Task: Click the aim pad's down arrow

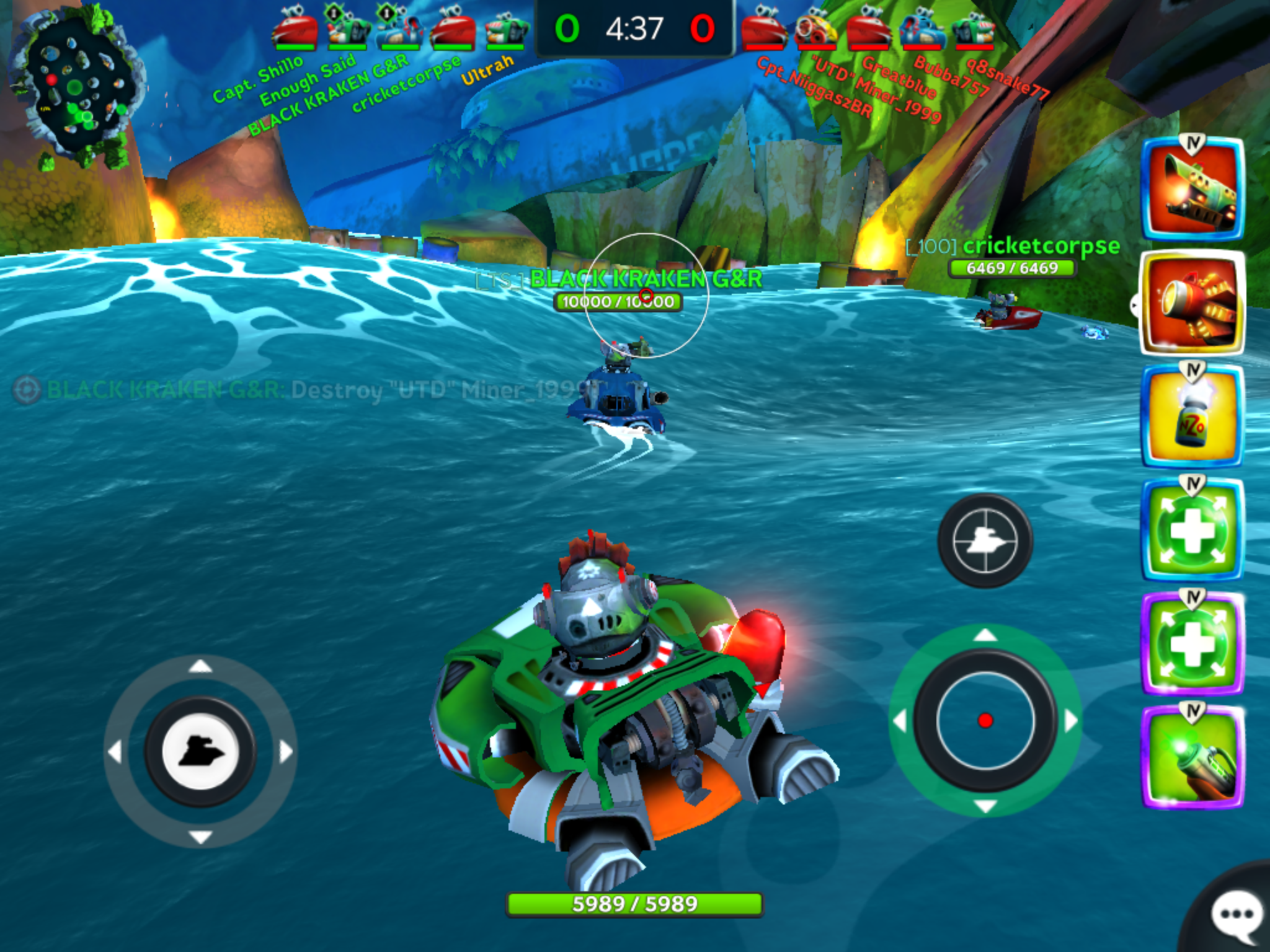Action: click(985, 806)
